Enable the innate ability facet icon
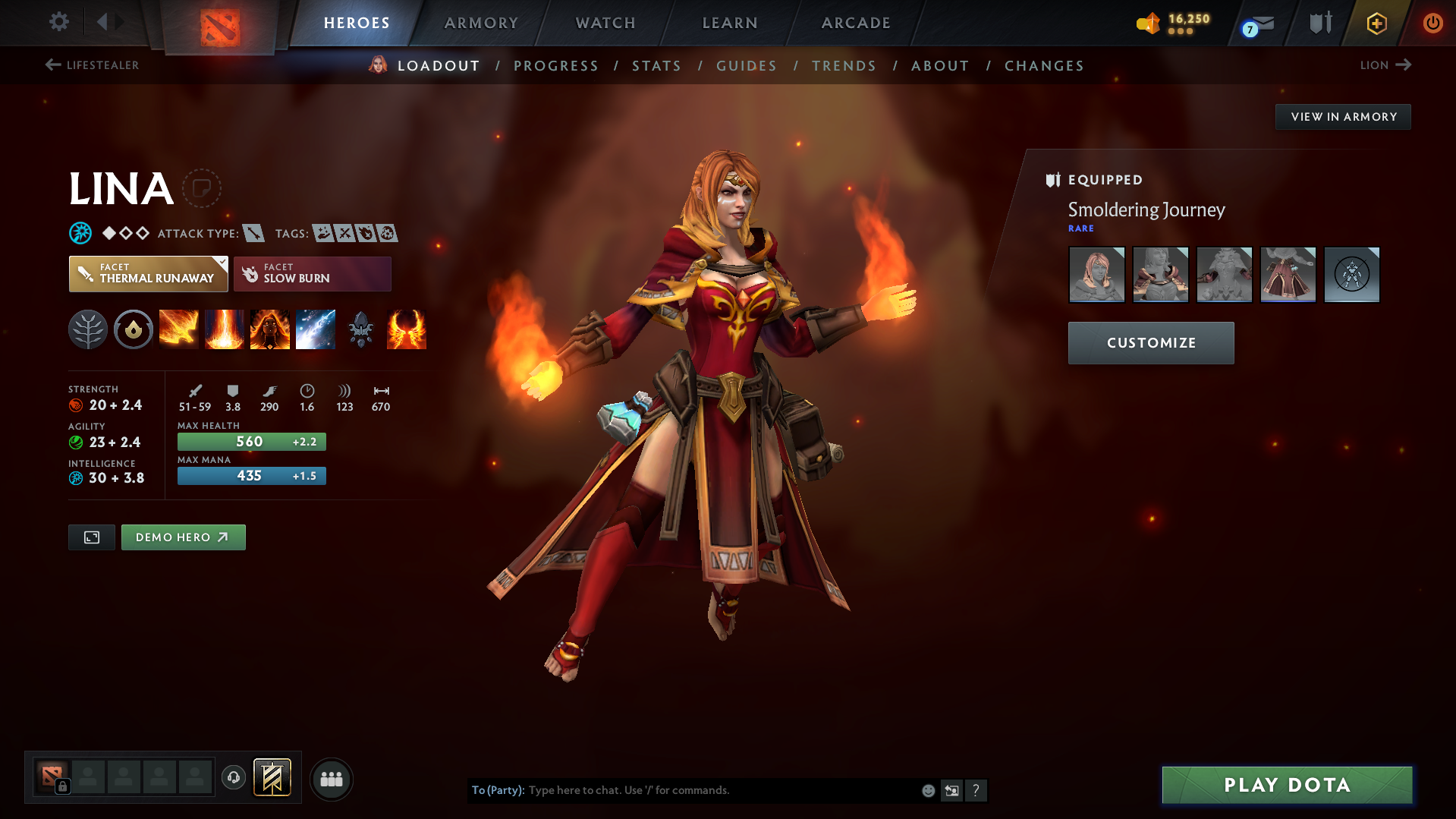The image size is (1456, 819). (134, 329)
